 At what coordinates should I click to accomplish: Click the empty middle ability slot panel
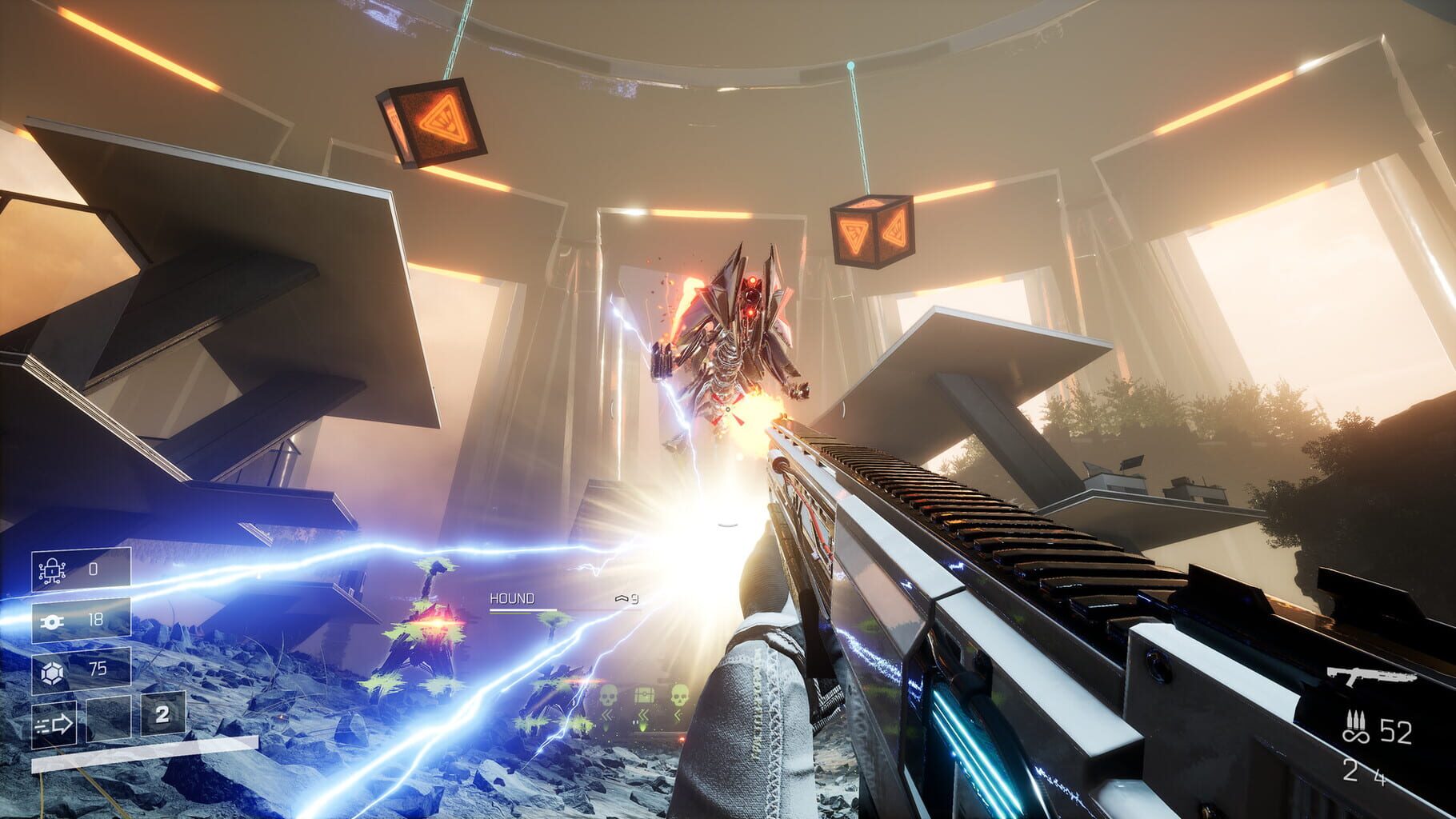pyautogui.click(x=109, y=721)
